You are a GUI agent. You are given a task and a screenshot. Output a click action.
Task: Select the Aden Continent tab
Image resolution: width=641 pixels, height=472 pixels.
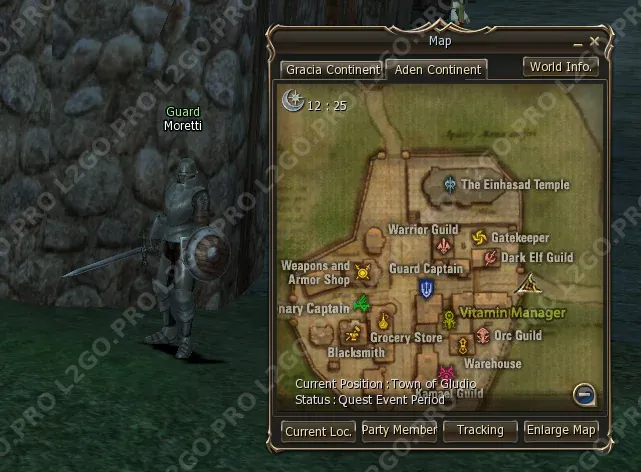437,70
